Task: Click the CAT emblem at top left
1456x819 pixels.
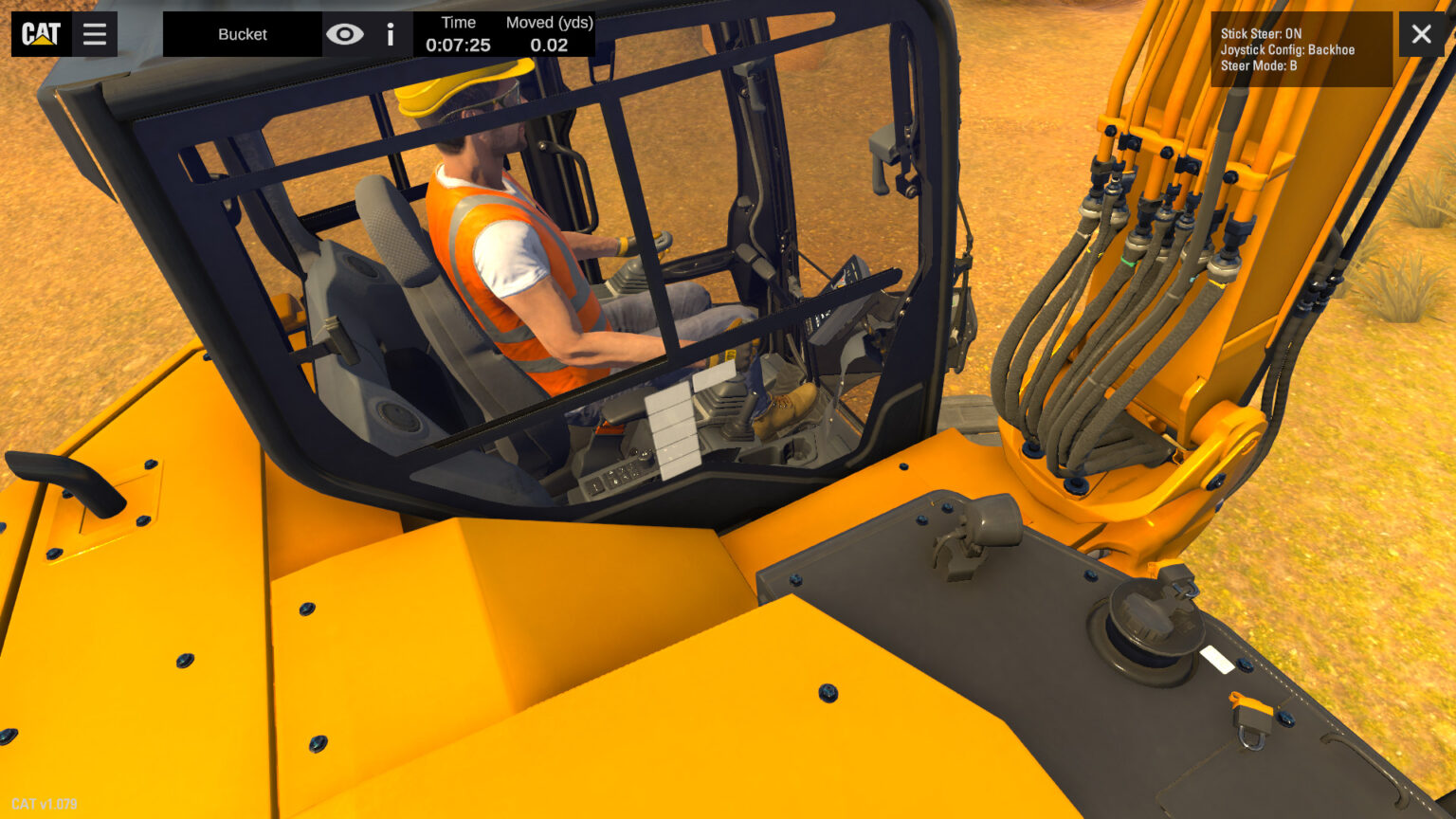Action: (40, 33)
